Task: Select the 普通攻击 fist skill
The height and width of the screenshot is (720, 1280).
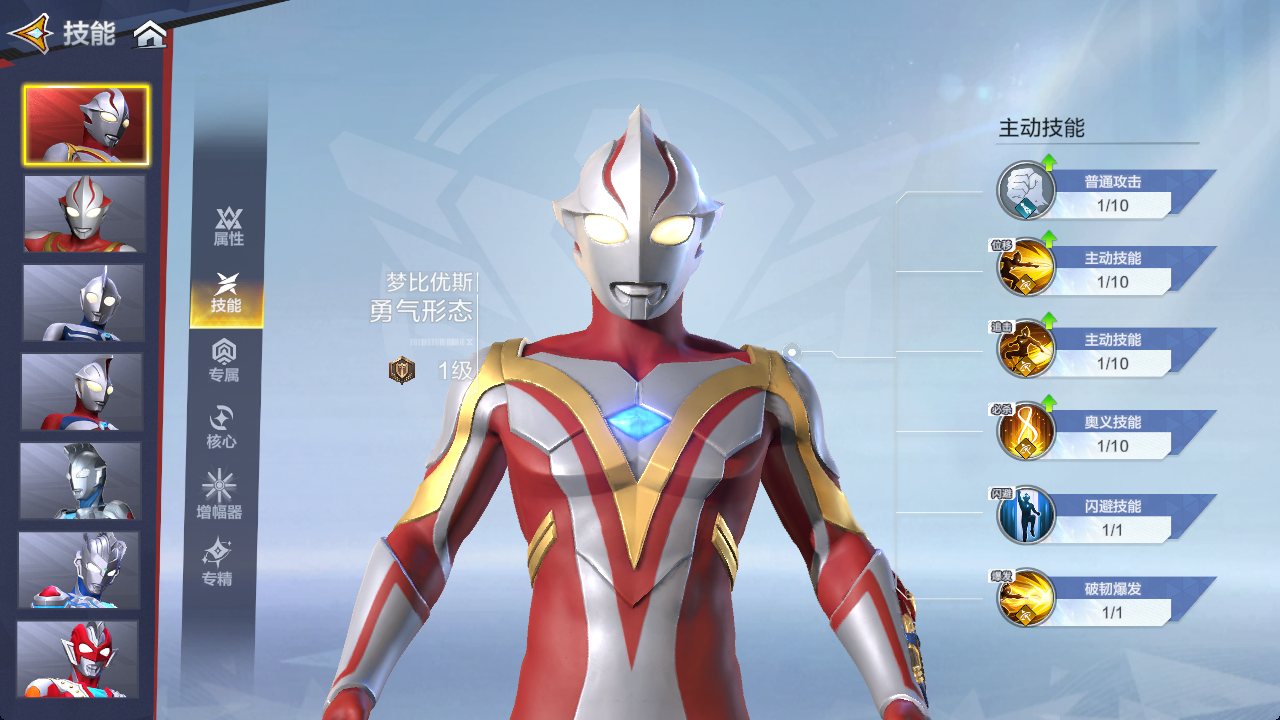Action: (1027, 191)
